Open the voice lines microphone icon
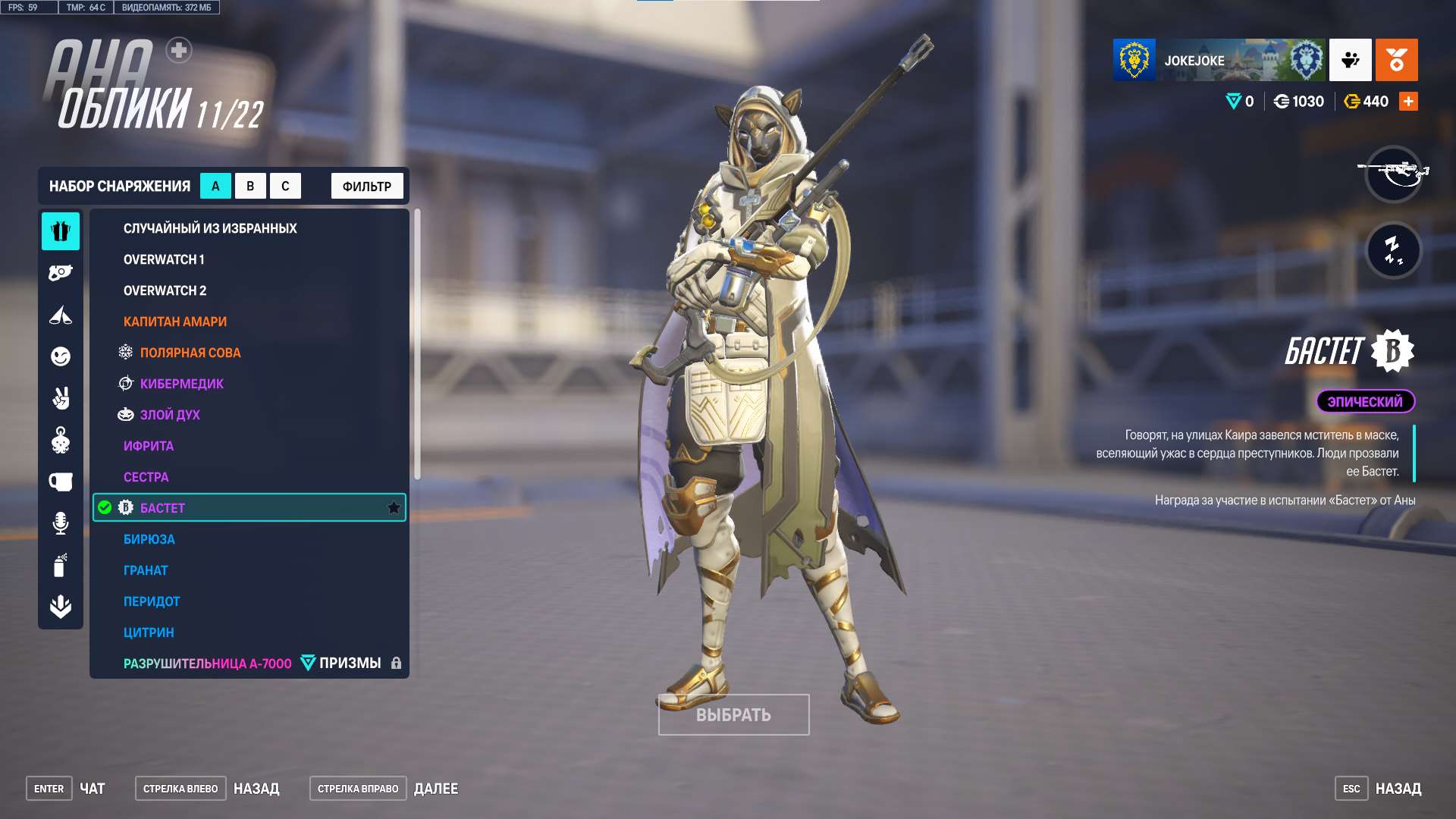 click(61, 523)
